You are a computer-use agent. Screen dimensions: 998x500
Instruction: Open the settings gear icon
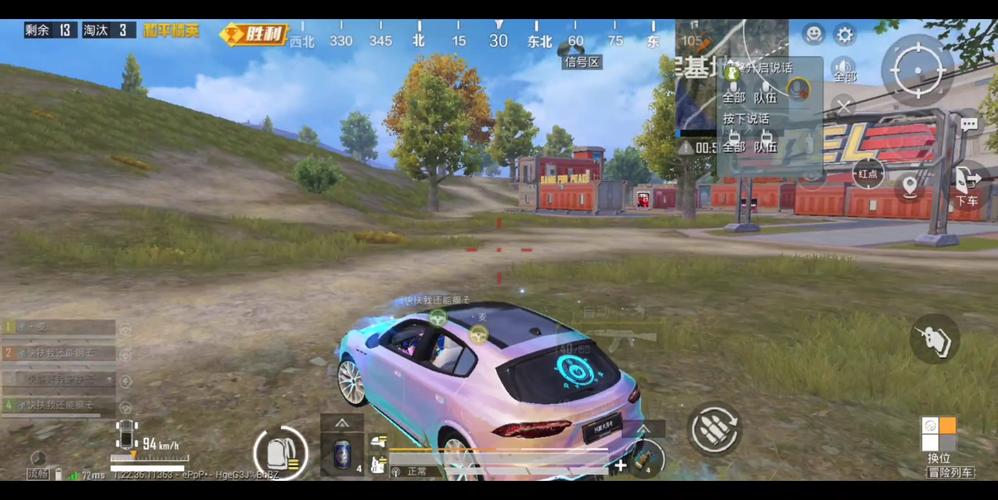pyautogui.click(x=845, y=35)
